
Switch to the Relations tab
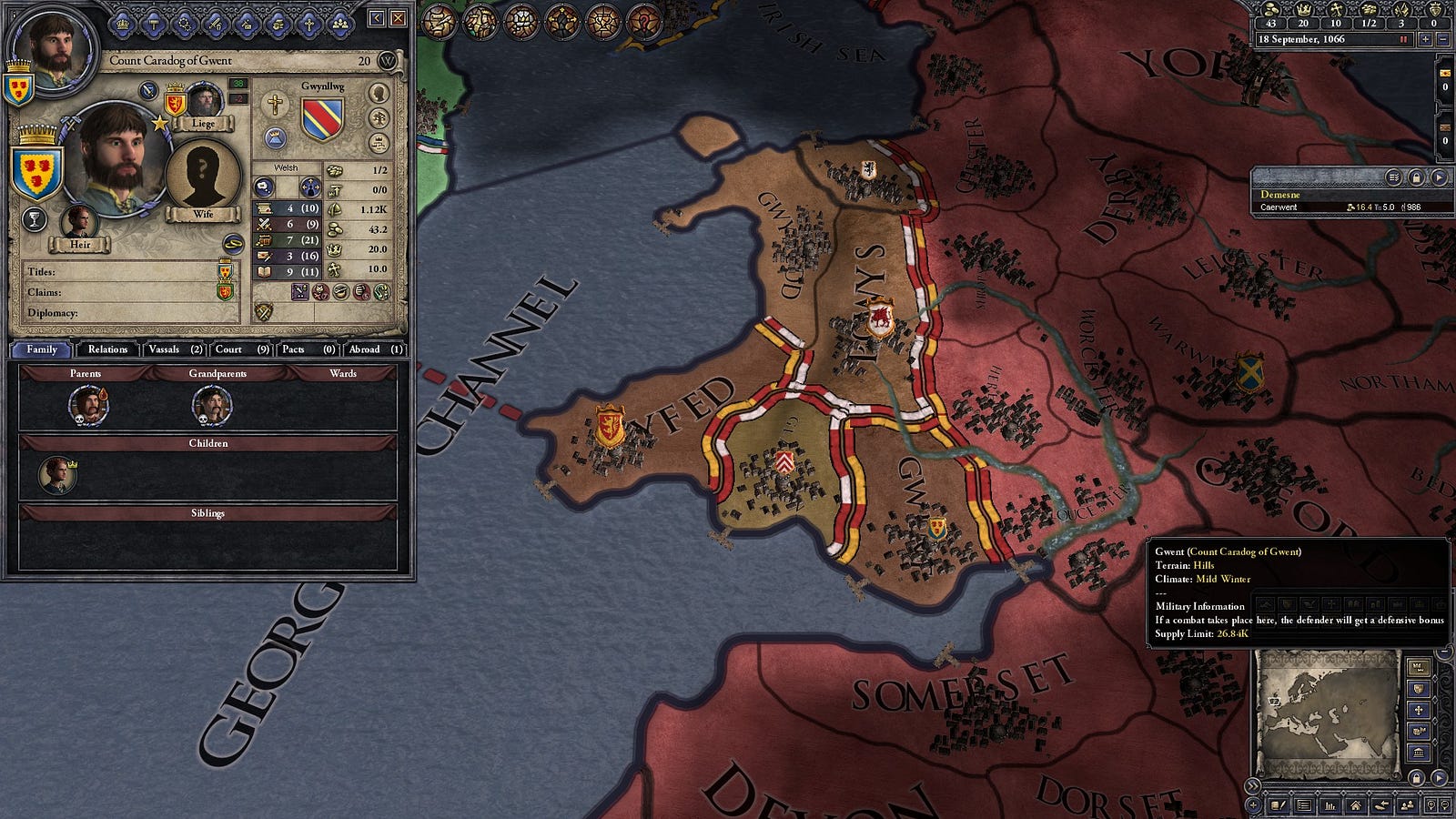[107, 349]
